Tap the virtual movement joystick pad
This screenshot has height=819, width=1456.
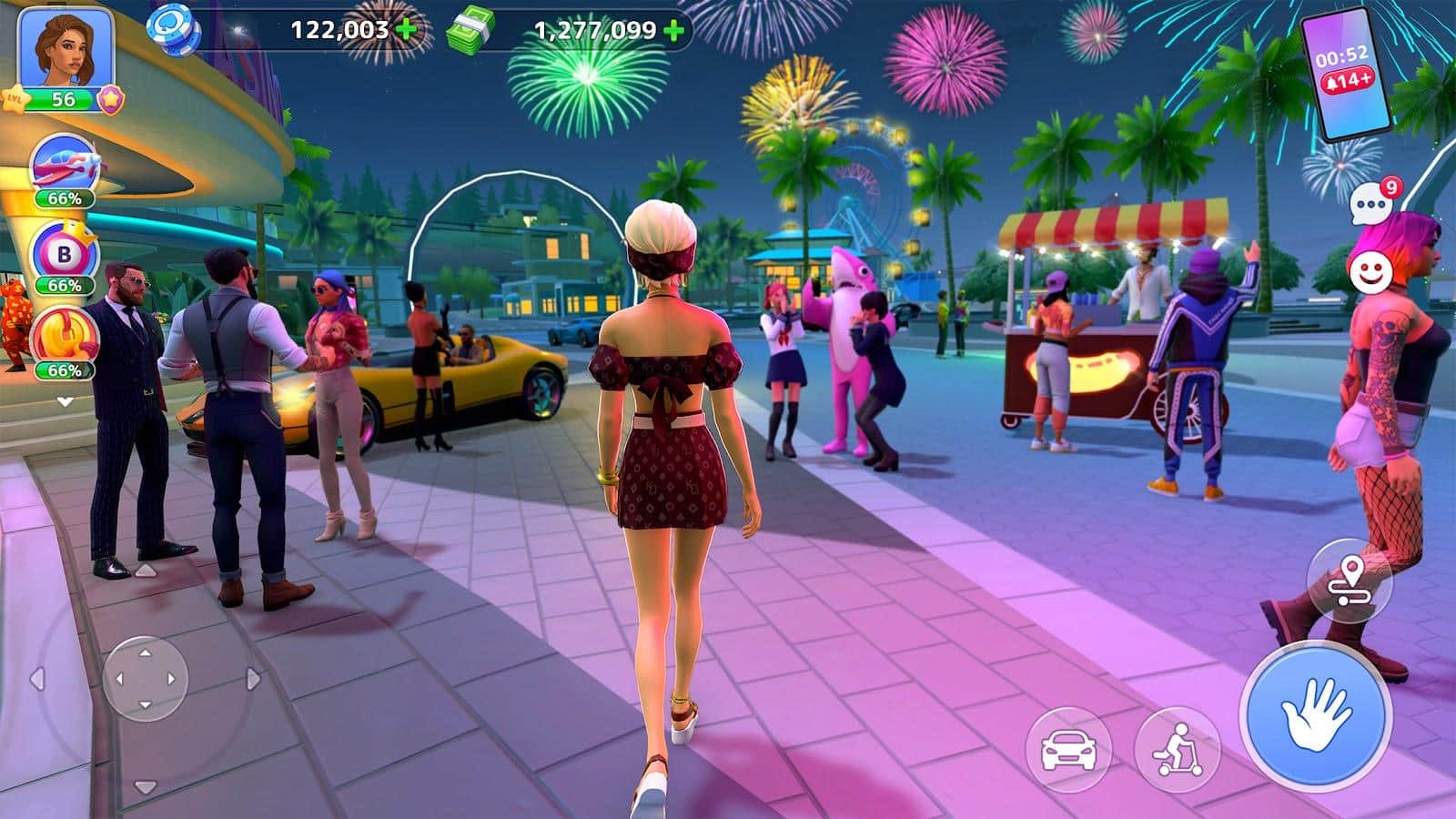point(145,679)
